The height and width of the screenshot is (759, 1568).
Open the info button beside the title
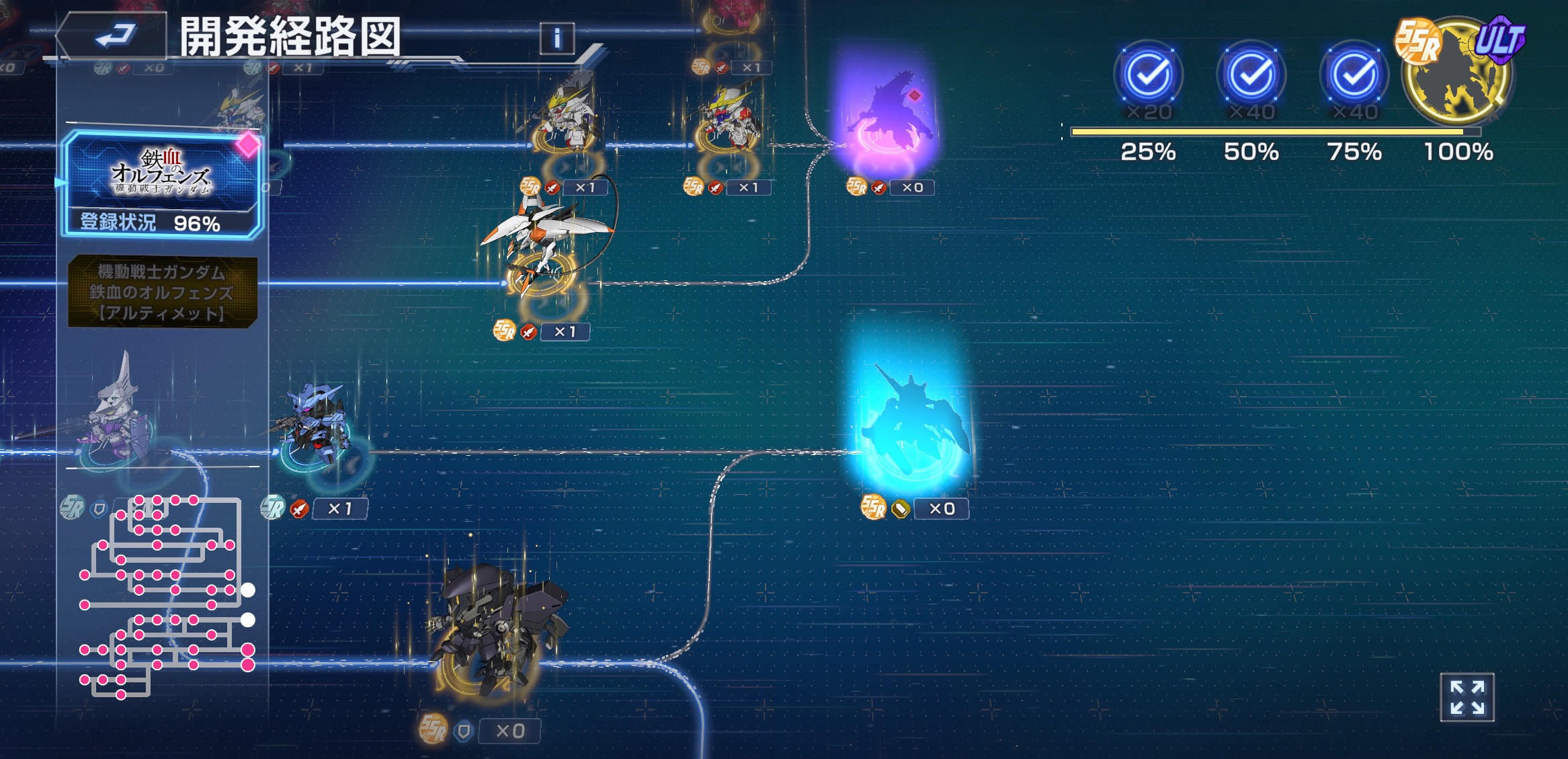pos(556,38)
